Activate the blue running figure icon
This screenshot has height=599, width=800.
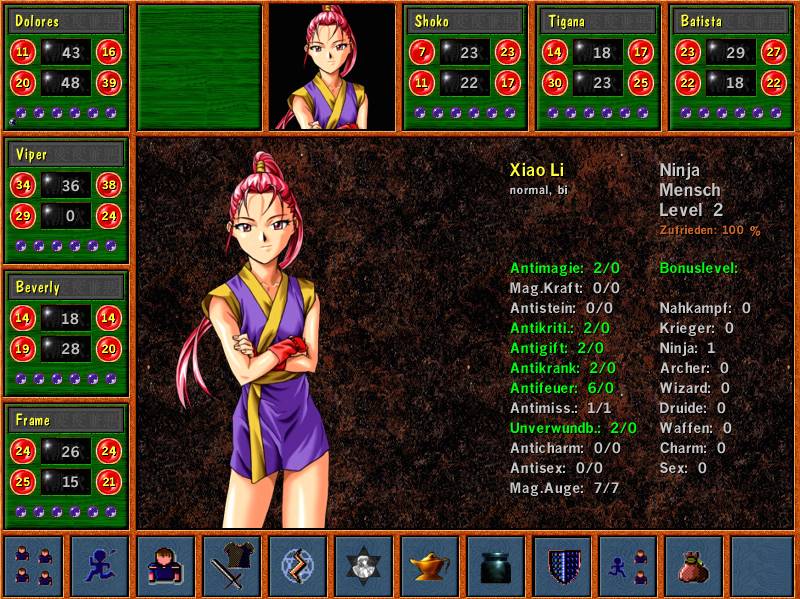point(100,566)
